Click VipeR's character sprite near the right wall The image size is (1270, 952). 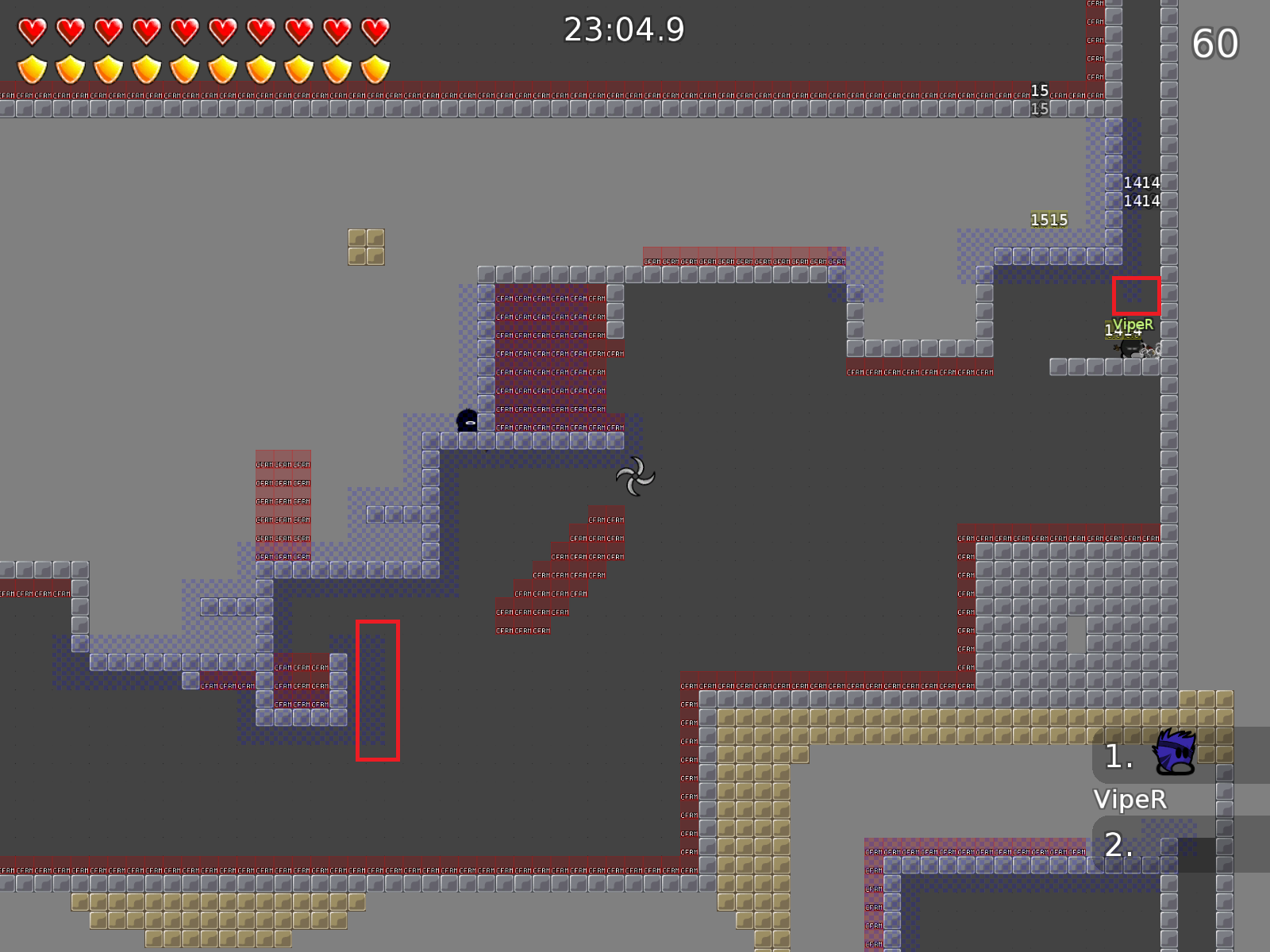[1131, 349]
